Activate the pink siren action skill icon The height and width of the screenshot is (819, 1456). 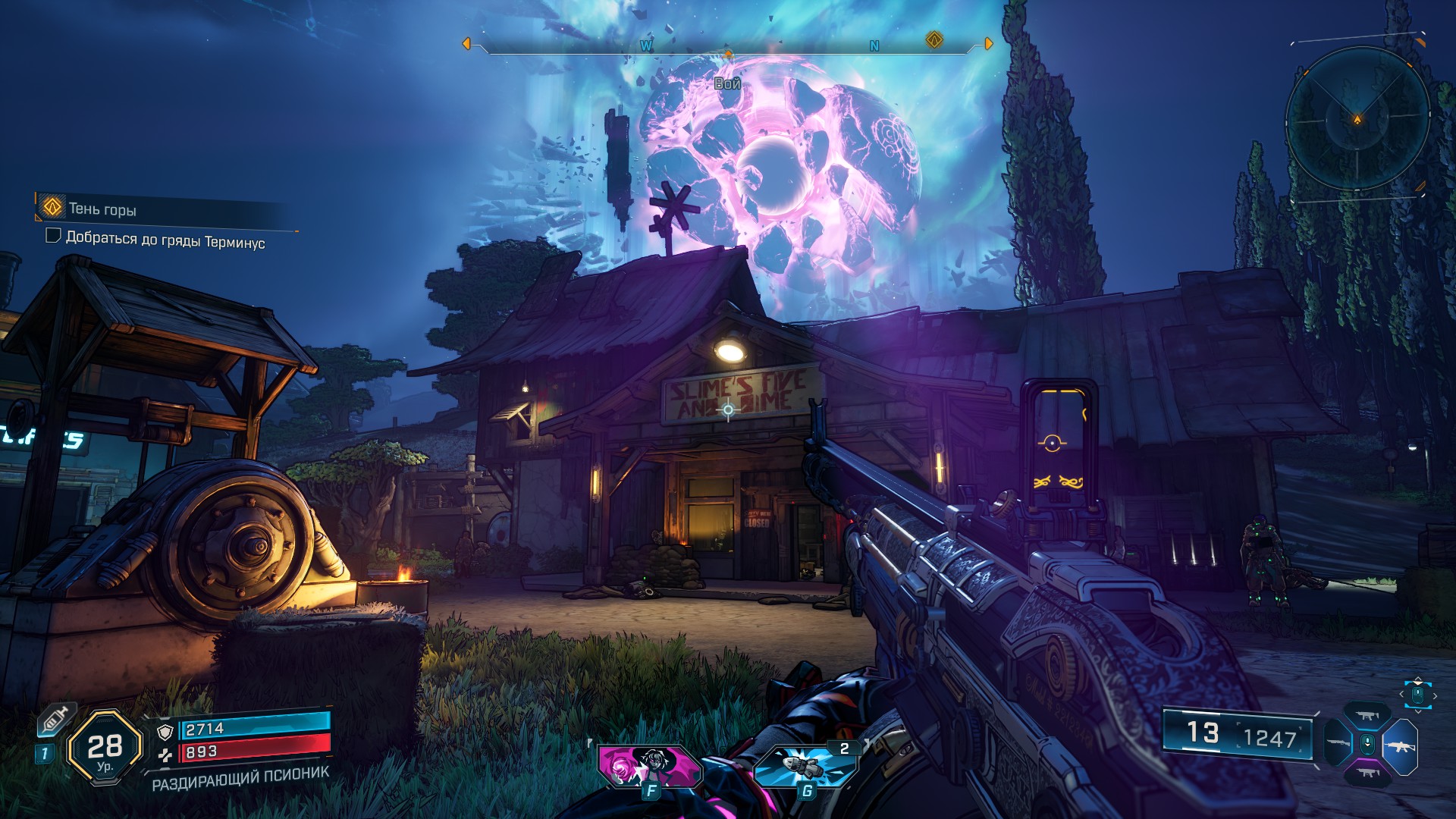tap(649, 766)
